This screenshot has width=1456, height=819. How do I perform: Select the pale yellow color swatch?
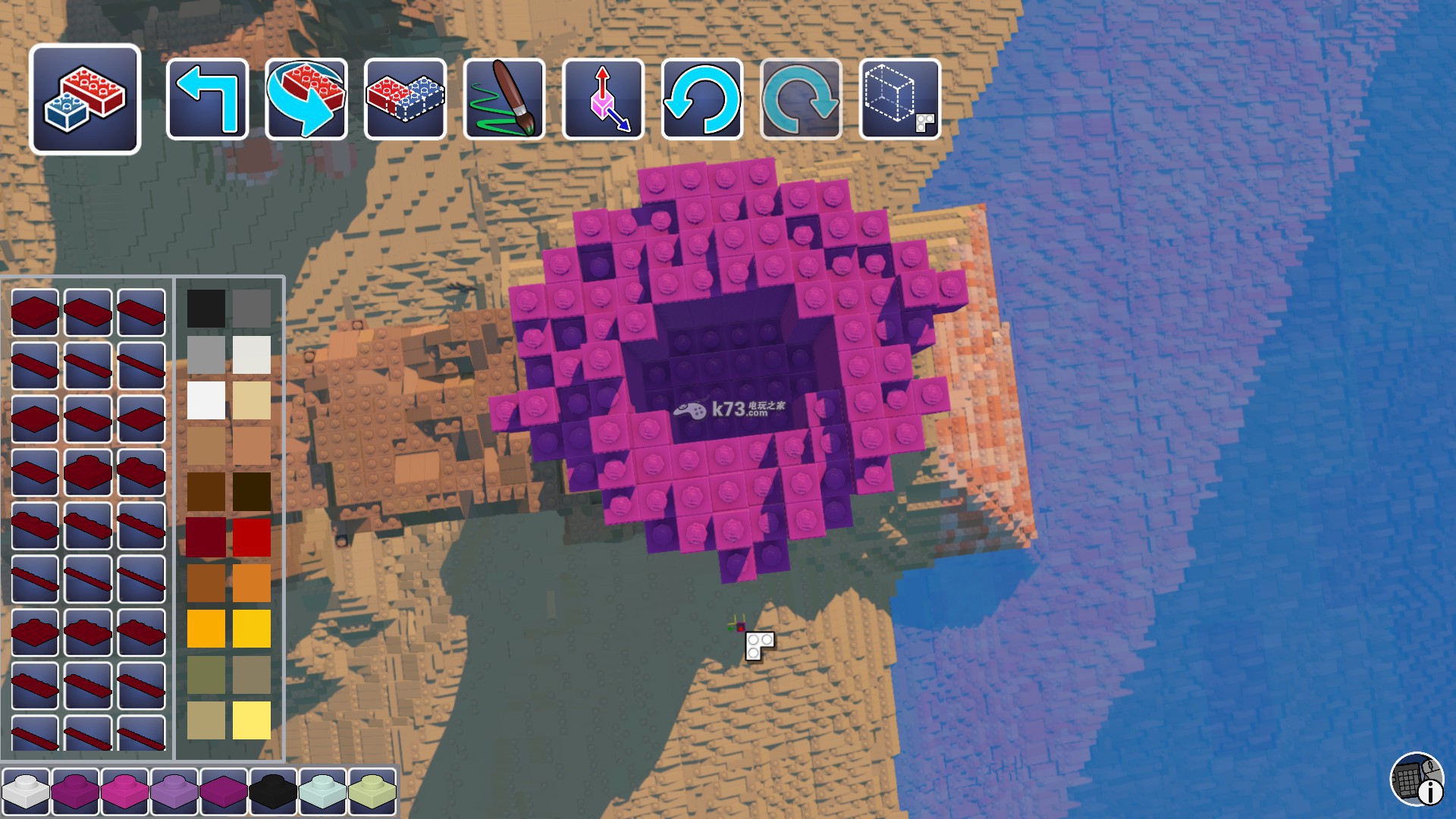coord(252,720)
